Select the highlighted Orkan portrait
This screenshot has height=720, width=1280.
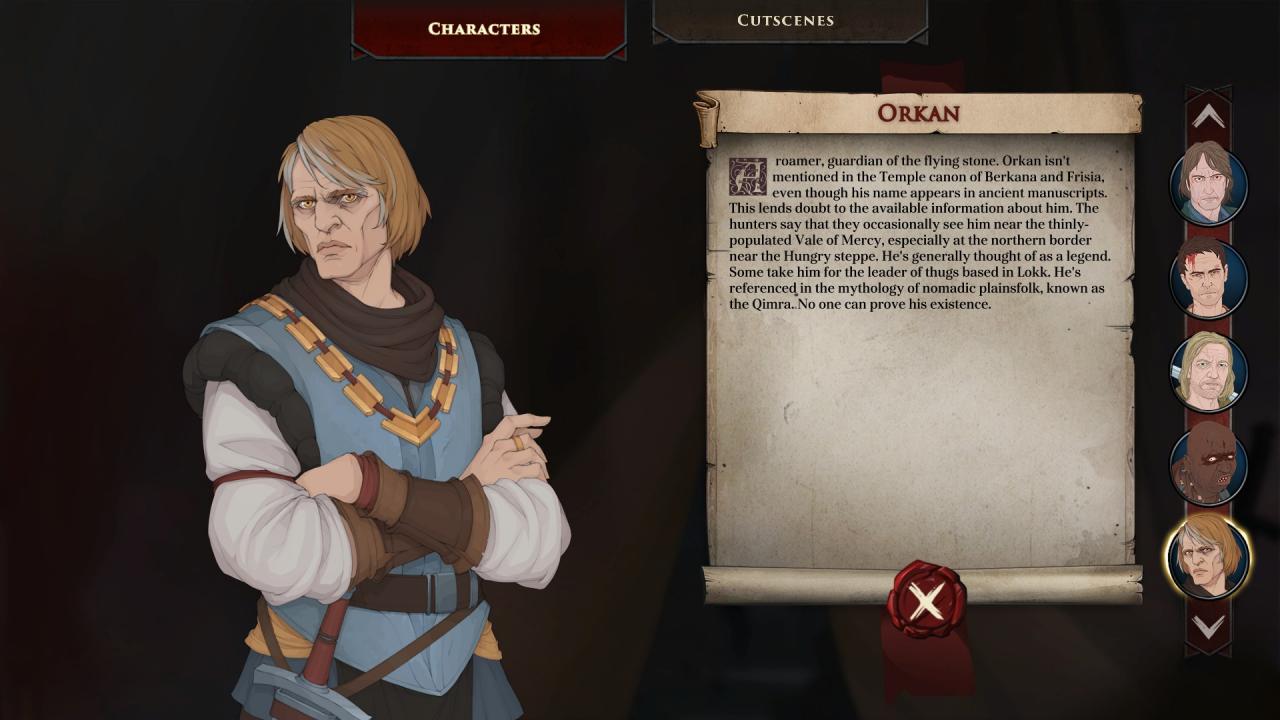(x=1208, y=556)
